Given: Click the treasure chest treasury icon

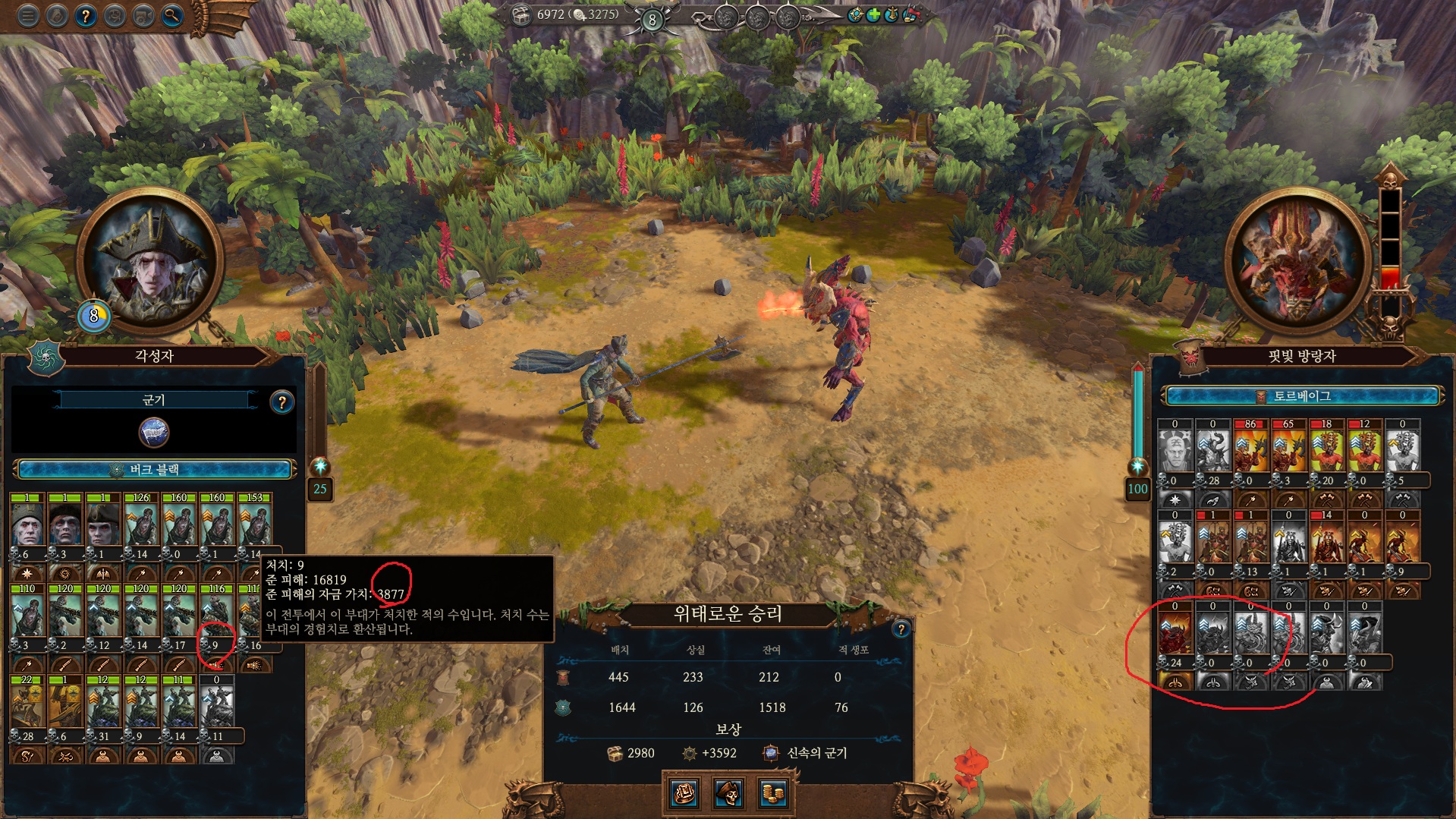Looking at the screenshot, I should pyautogui.click(x=520, y=15).
